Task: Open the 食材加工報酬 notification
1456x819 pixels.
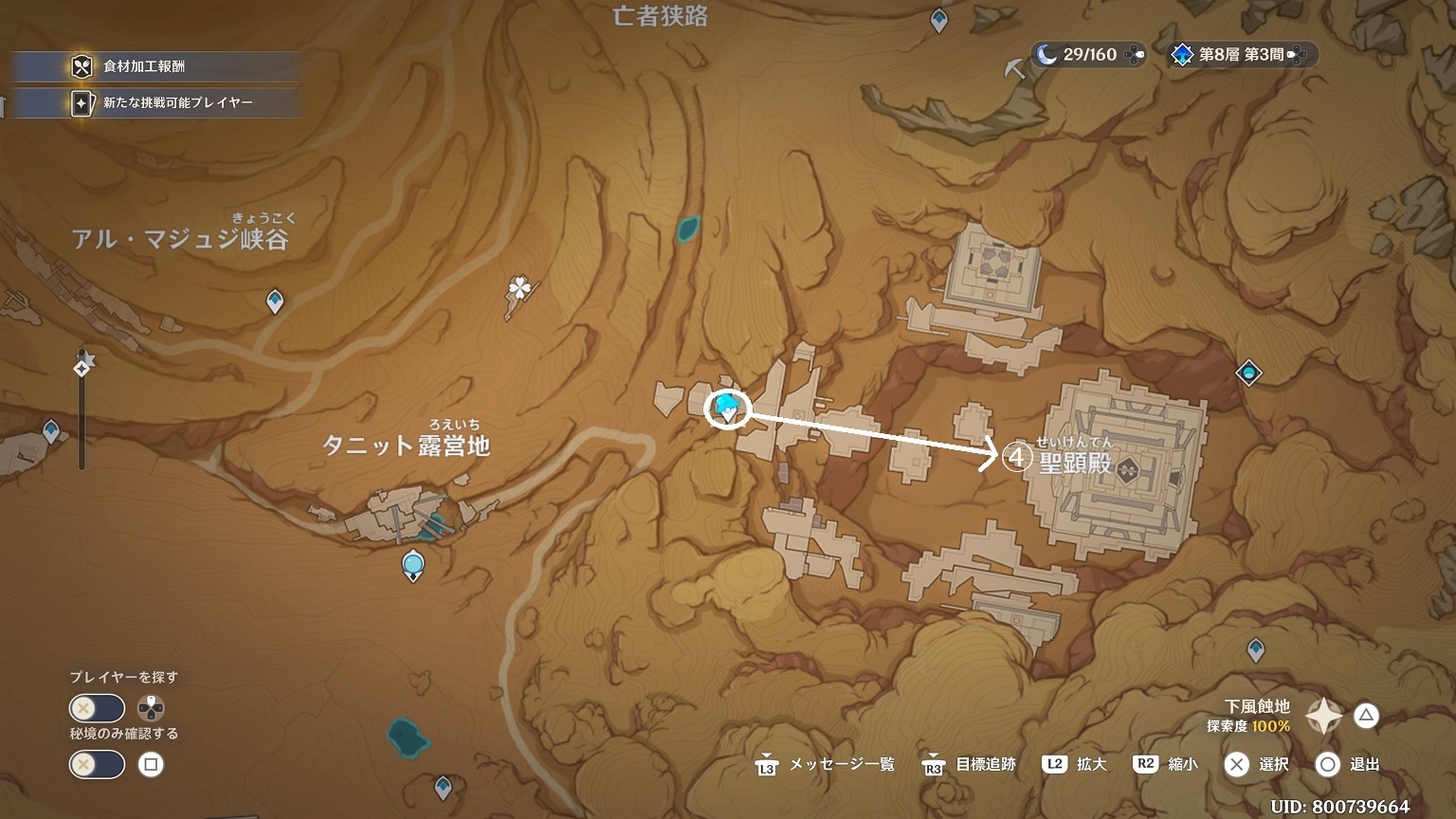Action: pyautogui.click(x=152, y=66)
